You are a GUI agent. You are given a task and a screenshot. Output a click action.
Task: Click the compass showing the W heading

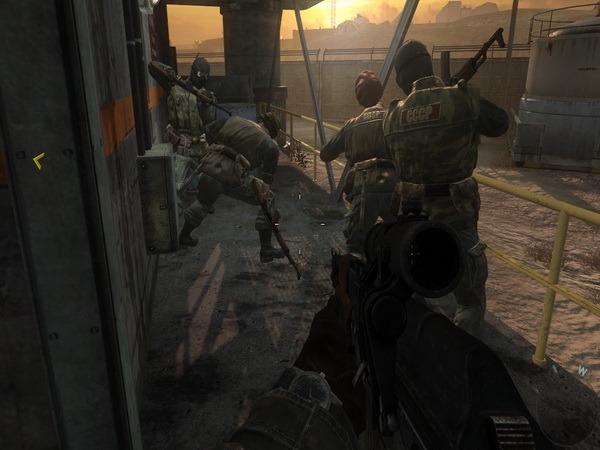tap(582, 370)
